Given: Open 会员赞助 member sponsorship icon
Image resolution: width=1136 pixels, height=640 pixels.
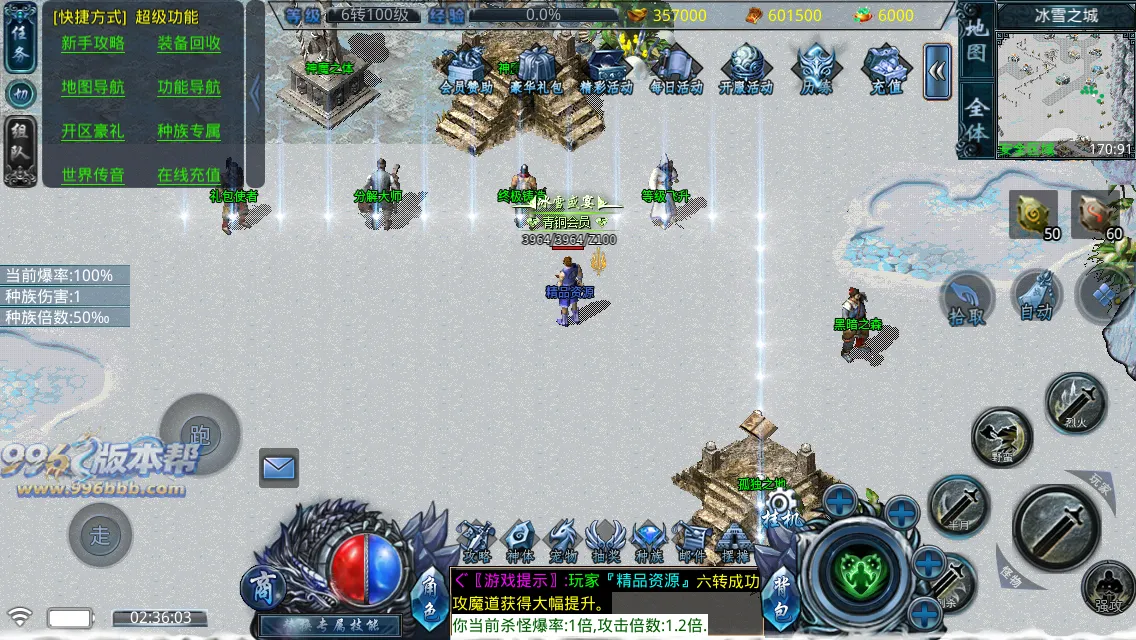Looking at the screenshot, I should (x=466, y=70).
